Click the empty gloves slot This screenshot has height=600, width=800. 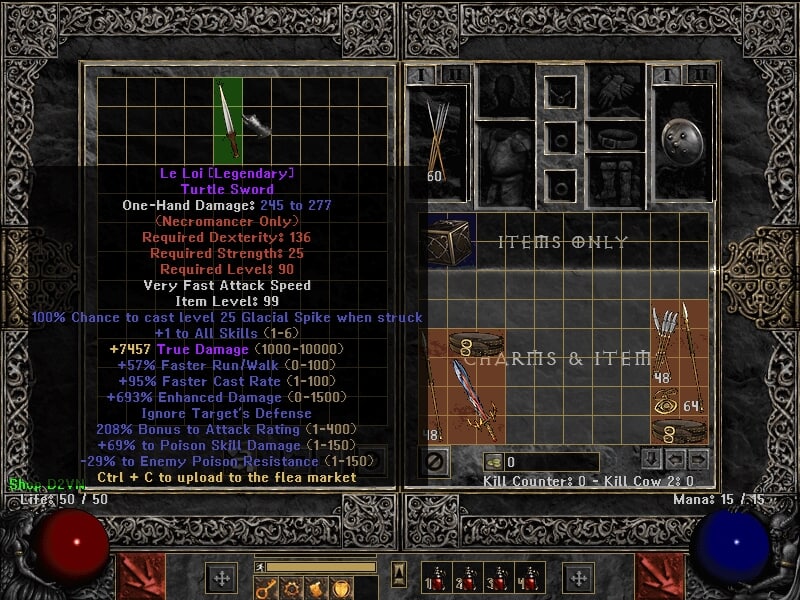pyautogui.click(x=616, y=91)
